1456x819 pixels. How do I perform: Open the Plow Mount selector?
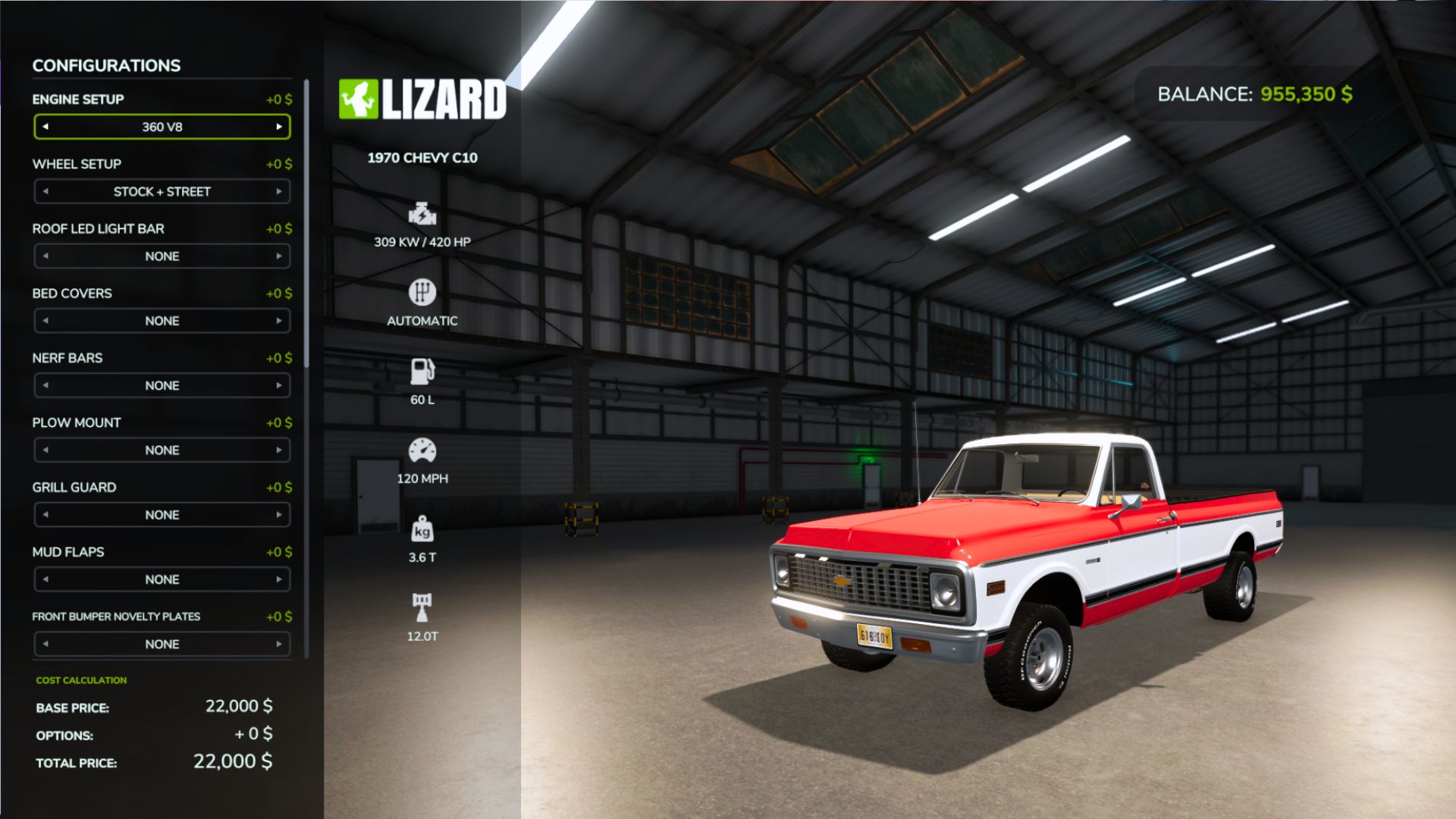162,450
